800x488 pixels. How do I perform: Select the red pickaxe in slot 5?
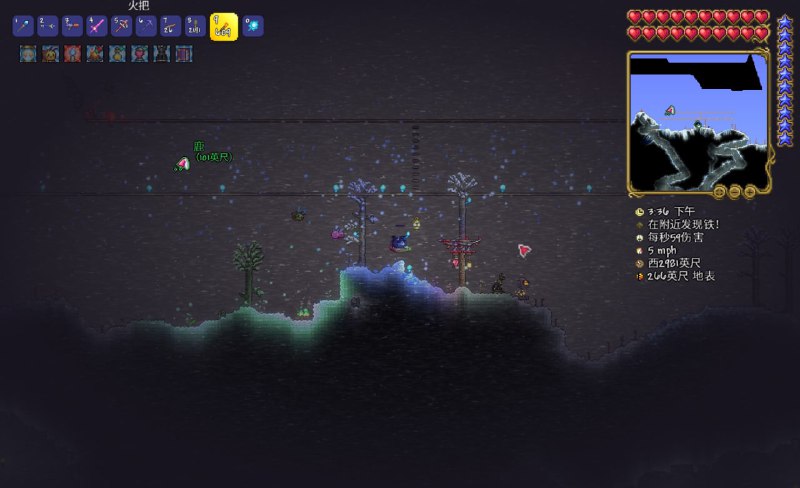pyautogui.click(x=122, y=26)
